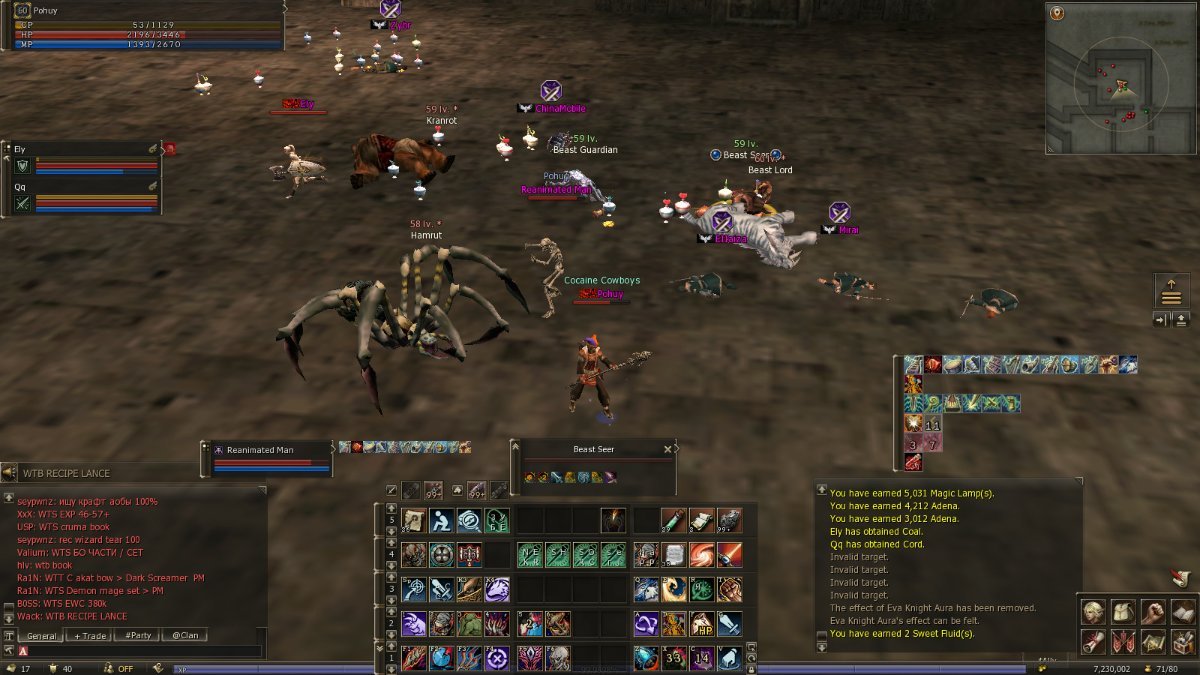Open the actions fist icon in menu
The height and width of the screenshot is (675, 1200).
tap(1152, 612)
